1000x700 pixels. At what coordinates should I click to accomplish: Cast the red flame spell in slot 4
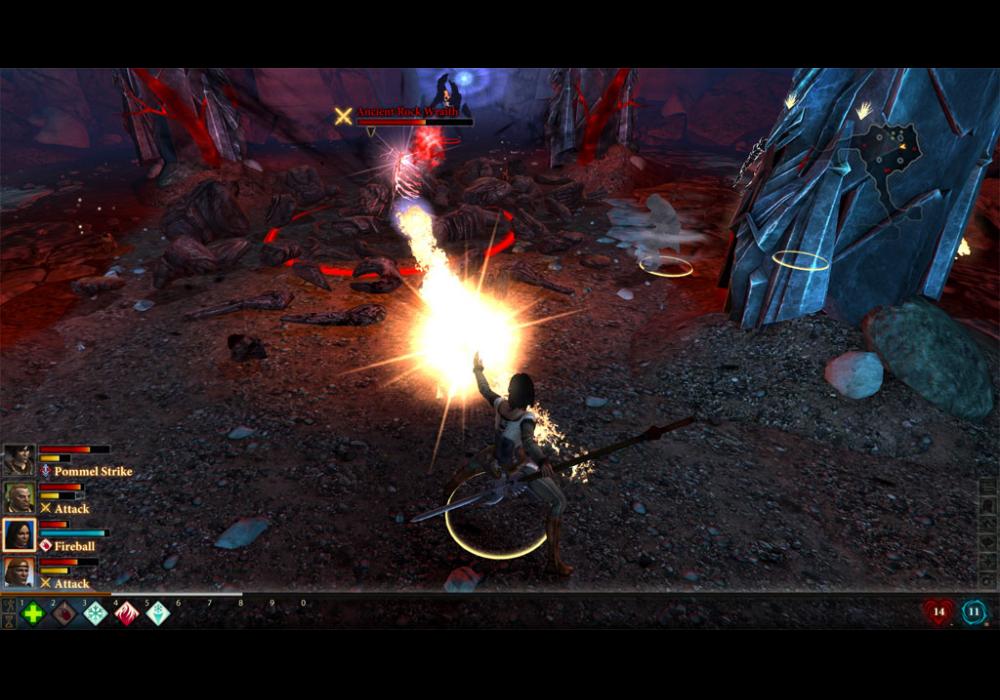(x=127, y=613)
